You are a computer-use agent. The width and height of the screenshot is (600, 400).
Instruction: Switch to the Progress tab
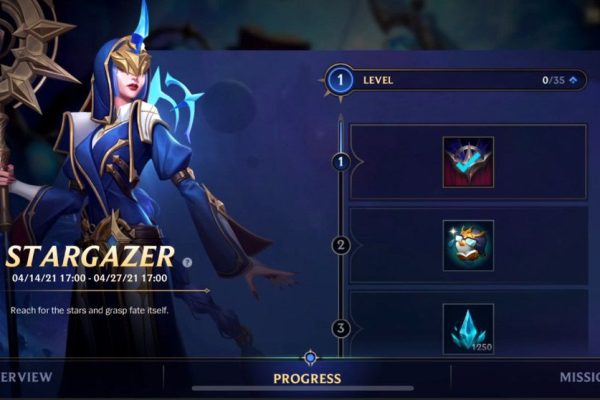point(307,378)
